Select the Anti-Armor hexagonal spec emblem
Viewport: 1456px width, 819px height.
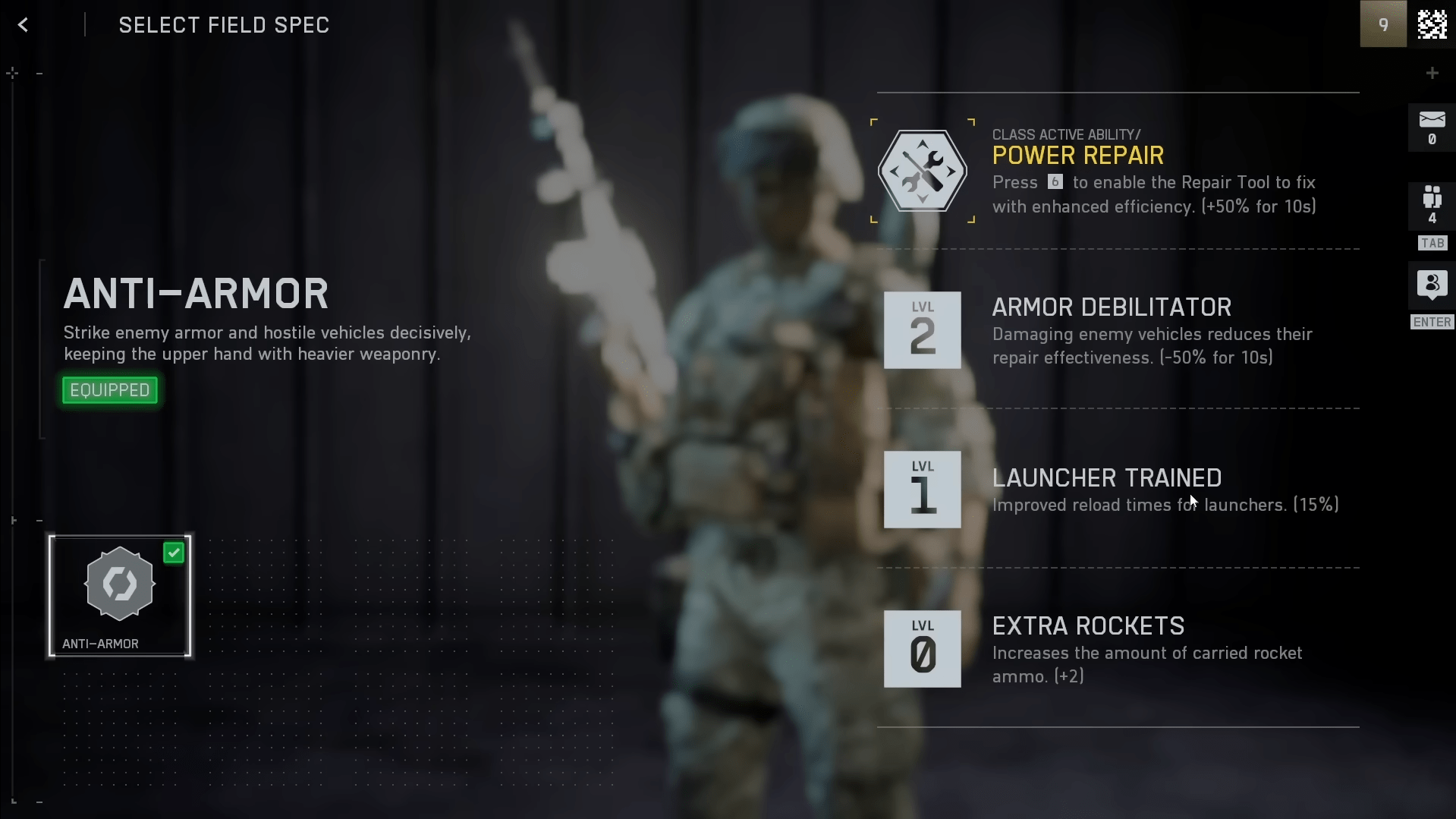(x=118, y=584)
